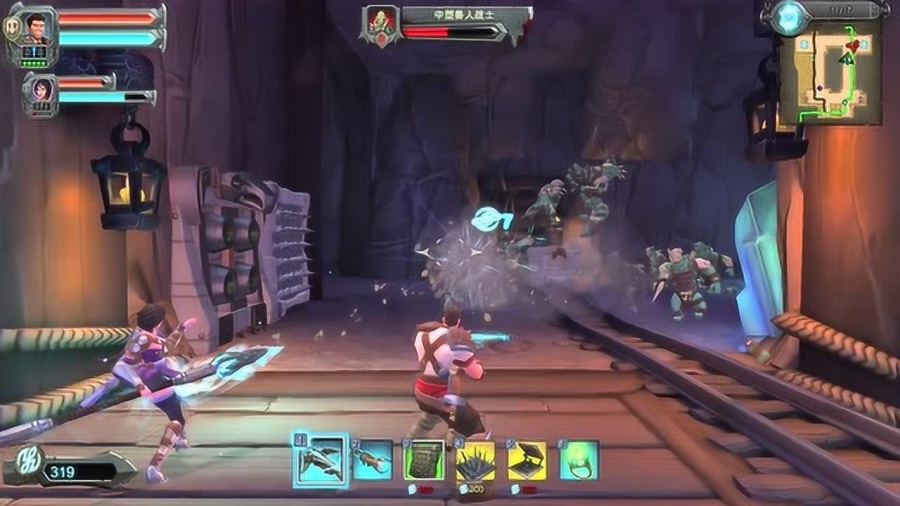Select the bladestaff weapon slot
Screen dimensions: 900x506
pyautogui.click(x=373, y=460)
